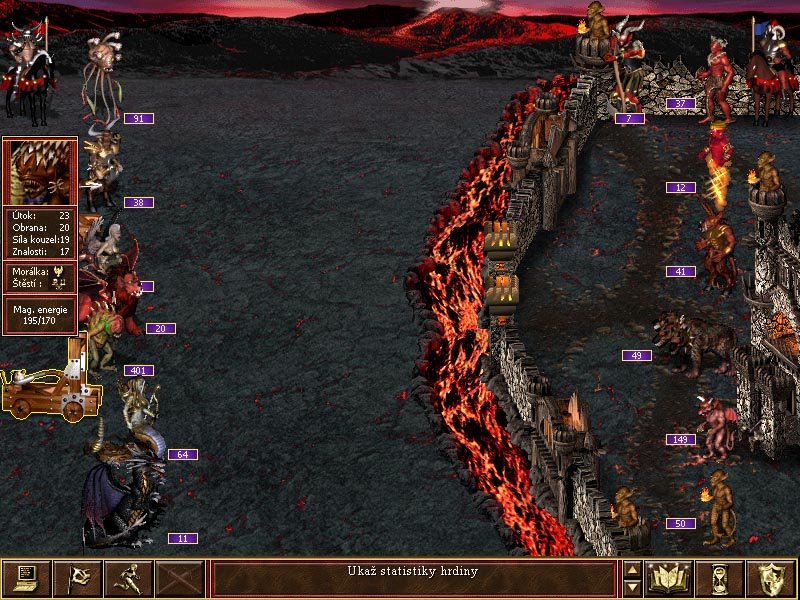Retreat using the running man button
The image size is (800, 600).
pyautogui.click(x=129, y=578)
